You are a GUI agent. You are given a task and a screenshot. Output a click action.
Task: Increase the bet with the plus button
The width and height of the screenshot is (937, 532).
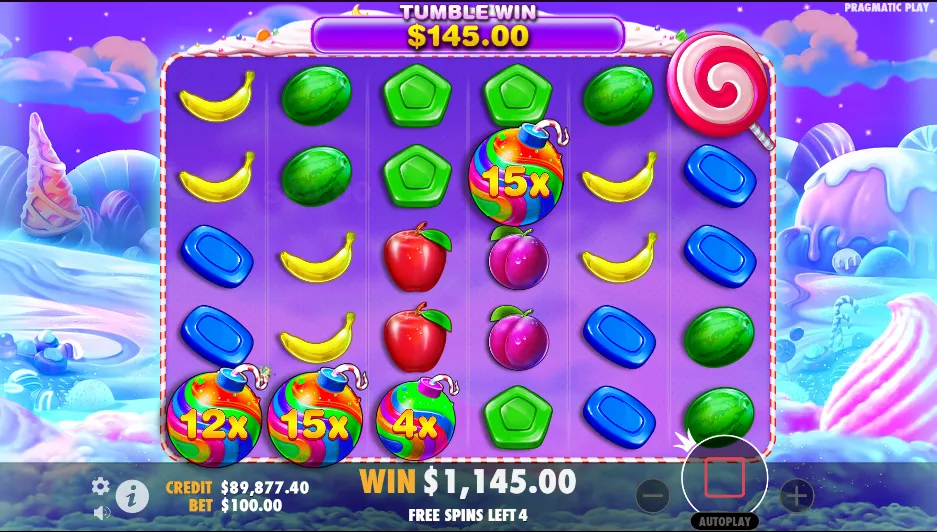[796, 494]
